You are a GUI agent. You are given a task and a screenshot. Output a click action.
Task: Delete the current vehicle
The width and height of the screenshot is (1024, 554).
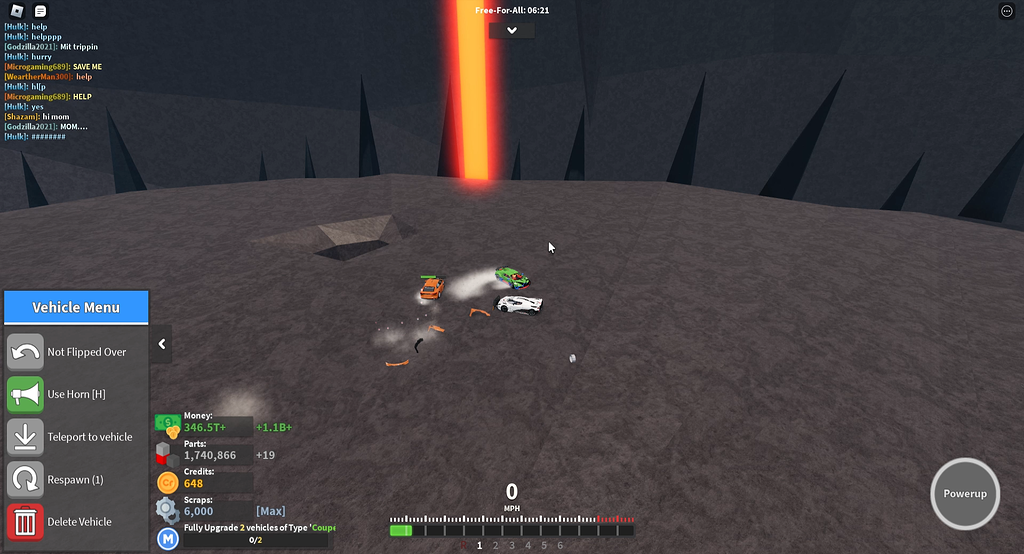[x=26, y=521]
